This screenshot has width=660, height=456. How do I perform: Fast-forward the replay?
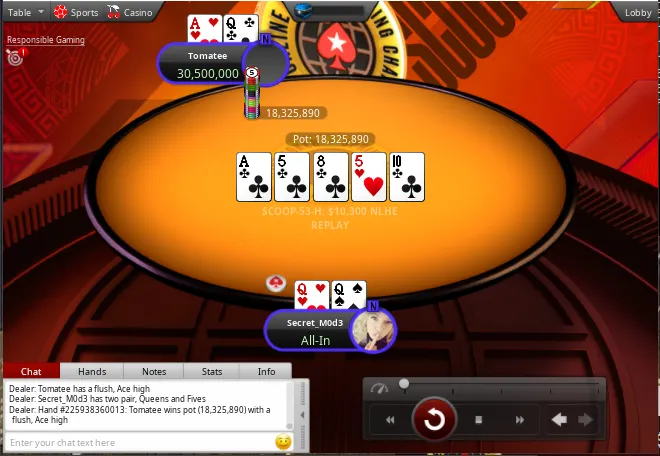(520, 420)
